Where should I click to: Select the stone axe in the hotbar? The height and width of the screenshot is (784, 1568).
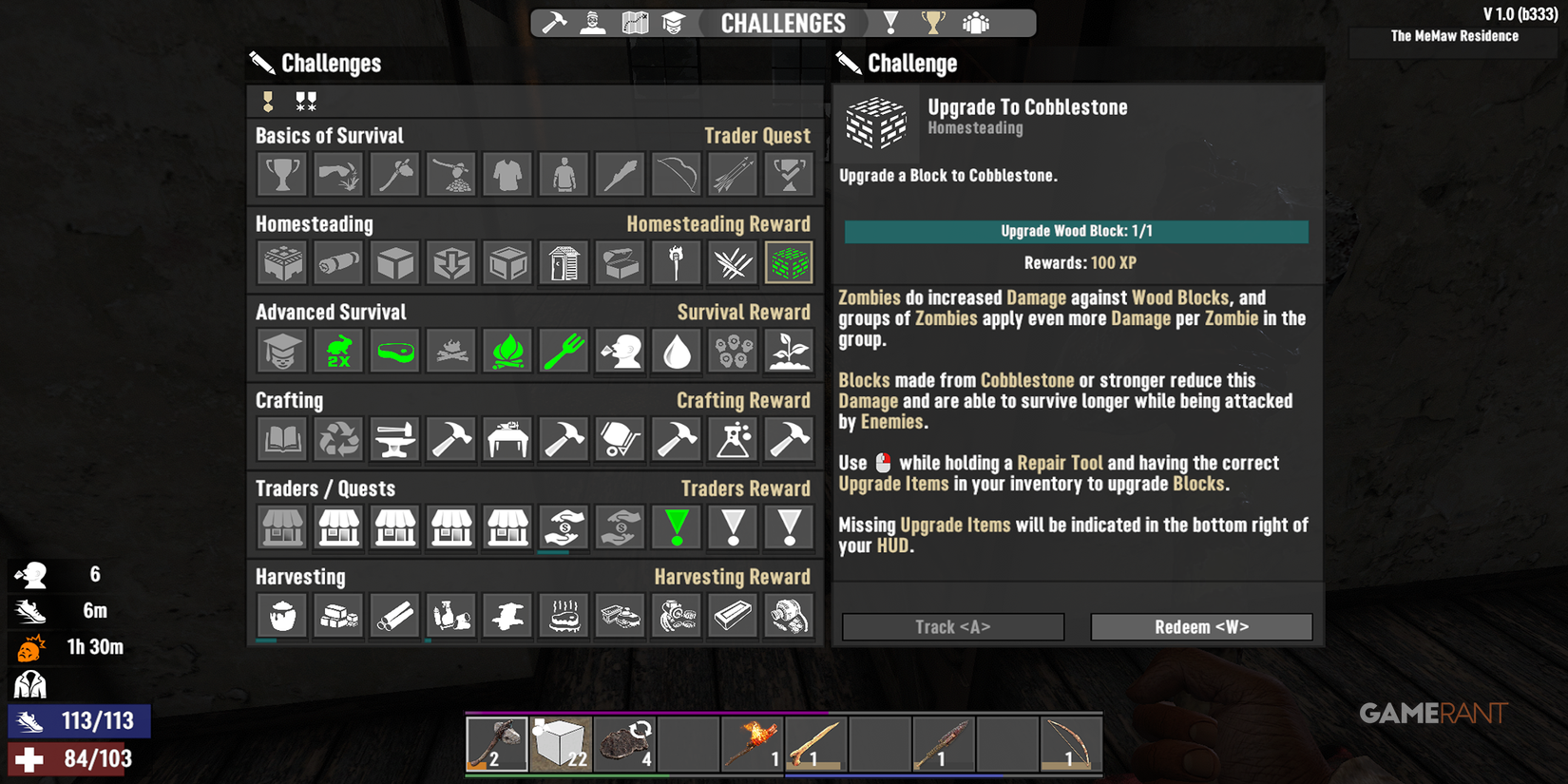pos(497,743)
